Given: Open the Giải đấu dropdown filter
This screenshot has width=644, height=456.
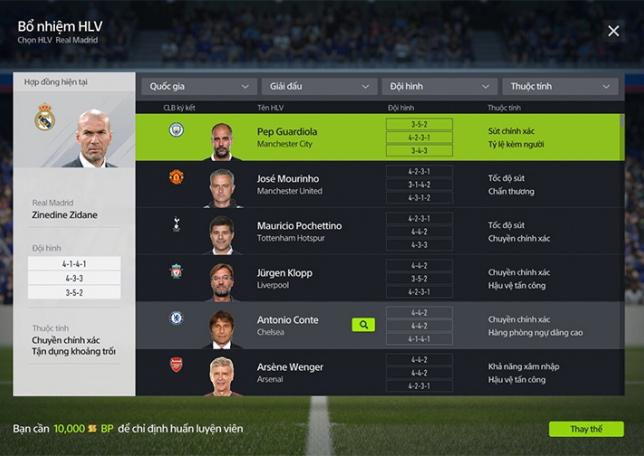Looking at the screenshot, I should click(x=319, y=87).
